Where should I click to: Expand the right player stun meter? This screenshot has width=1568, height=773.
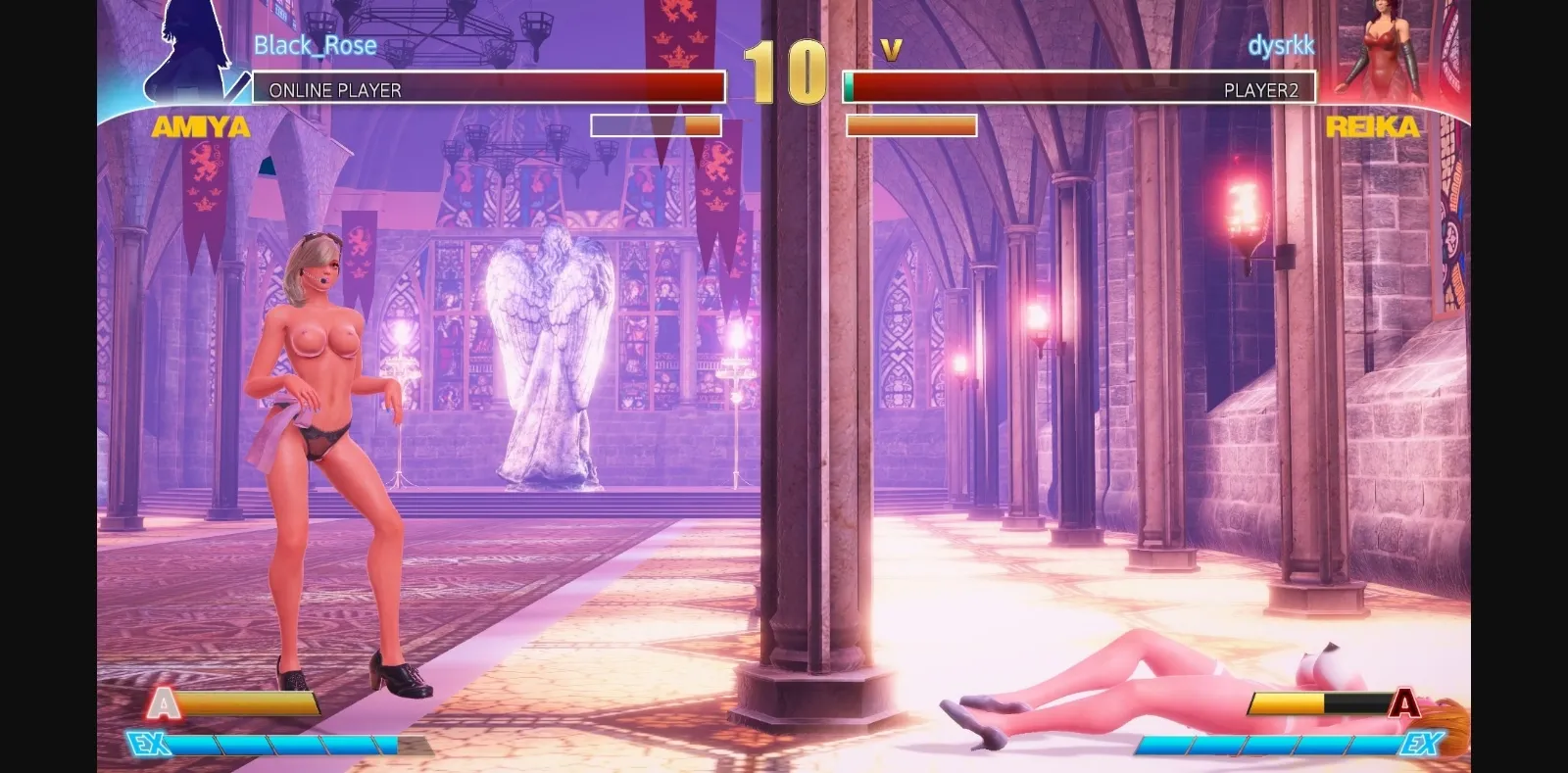click(x=910, y=127)
